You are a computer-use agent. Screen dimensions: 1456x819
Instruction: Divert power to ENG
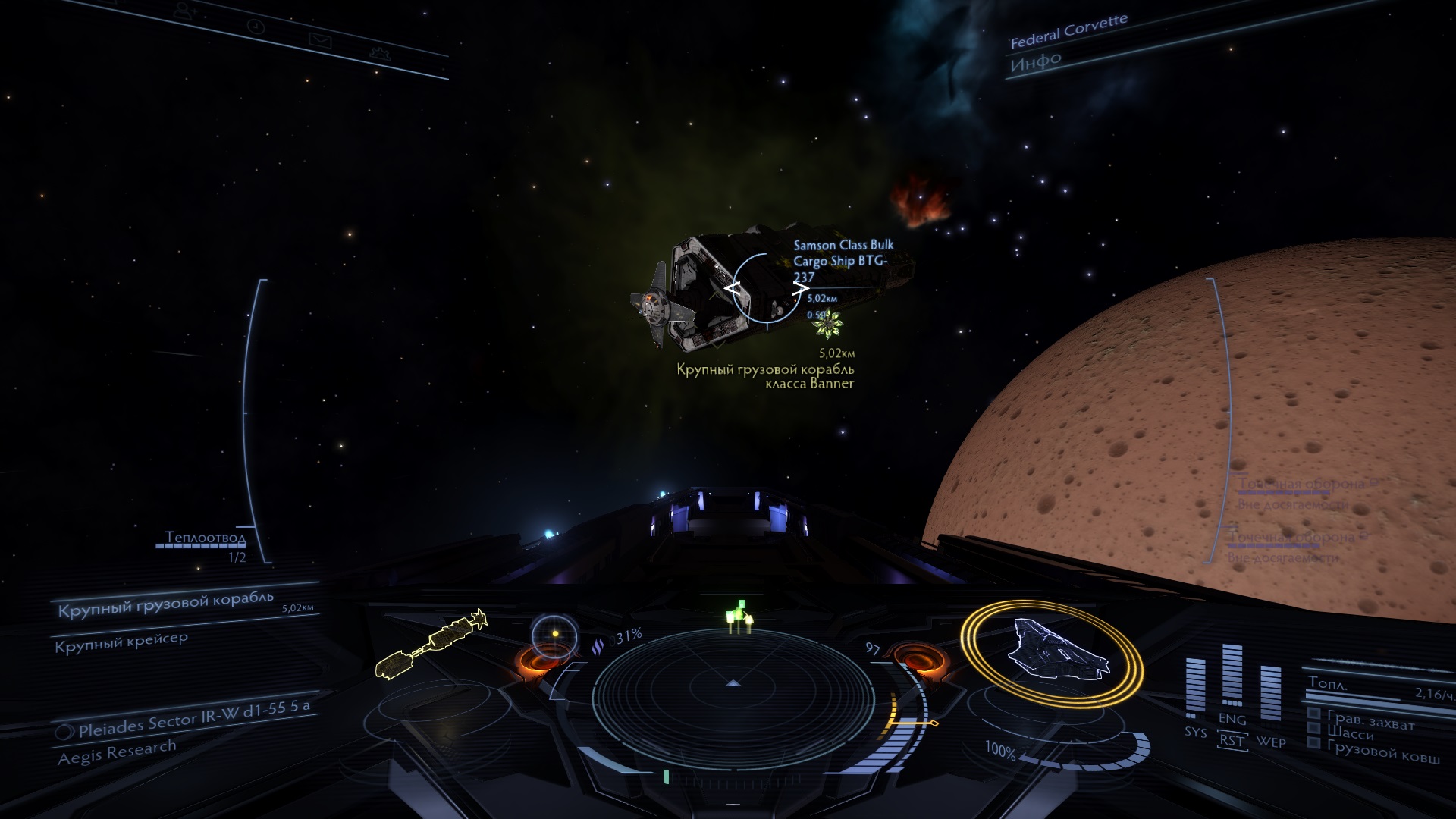[x=1232, y=720]
